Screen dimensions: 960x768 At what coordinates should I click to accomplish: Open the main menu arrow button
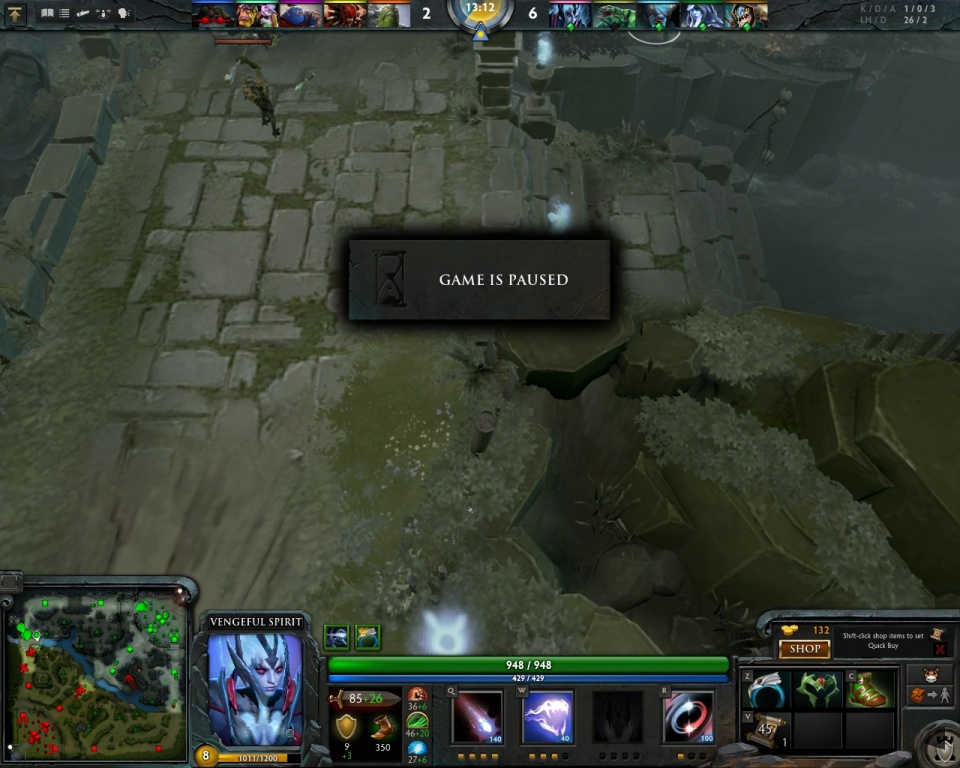(16, 13)
